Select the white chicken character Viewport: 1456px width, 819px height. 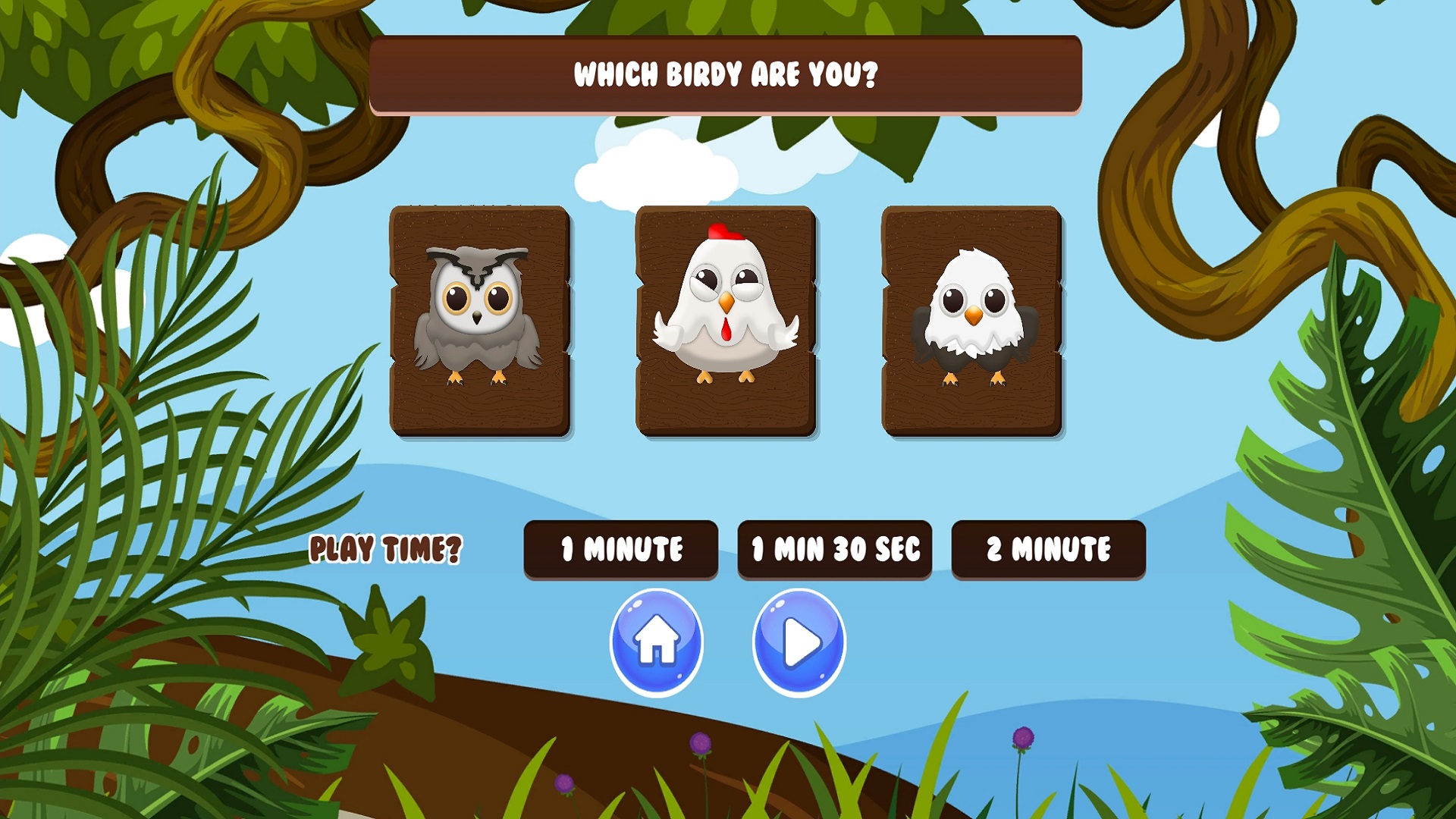726,322
